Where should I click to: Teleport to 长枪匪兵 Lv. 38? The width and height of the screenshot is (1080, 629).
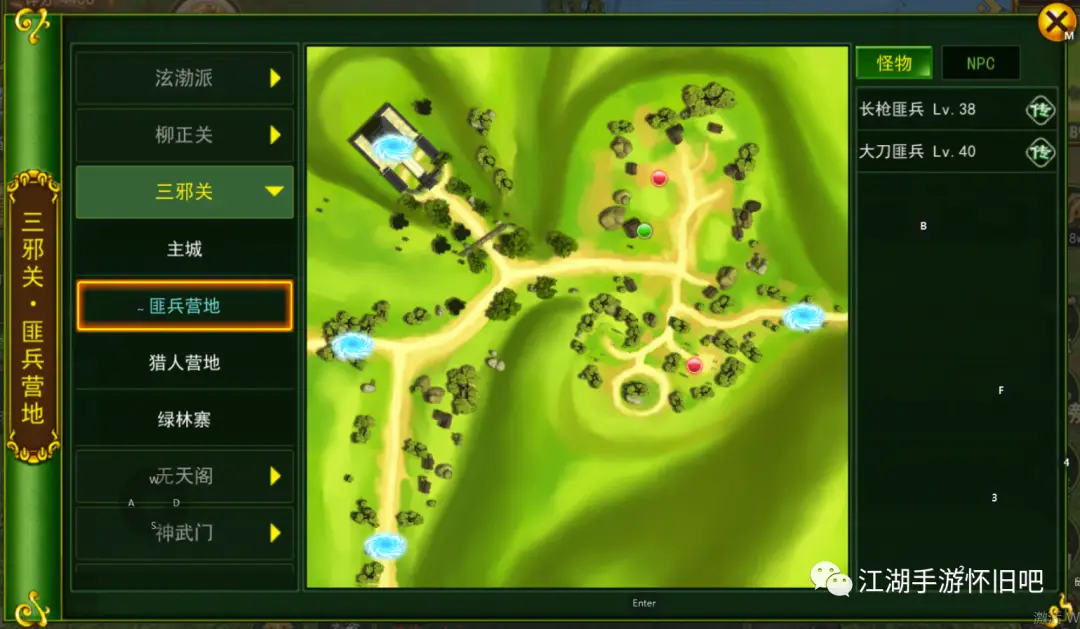click(x=1040, y=109)
